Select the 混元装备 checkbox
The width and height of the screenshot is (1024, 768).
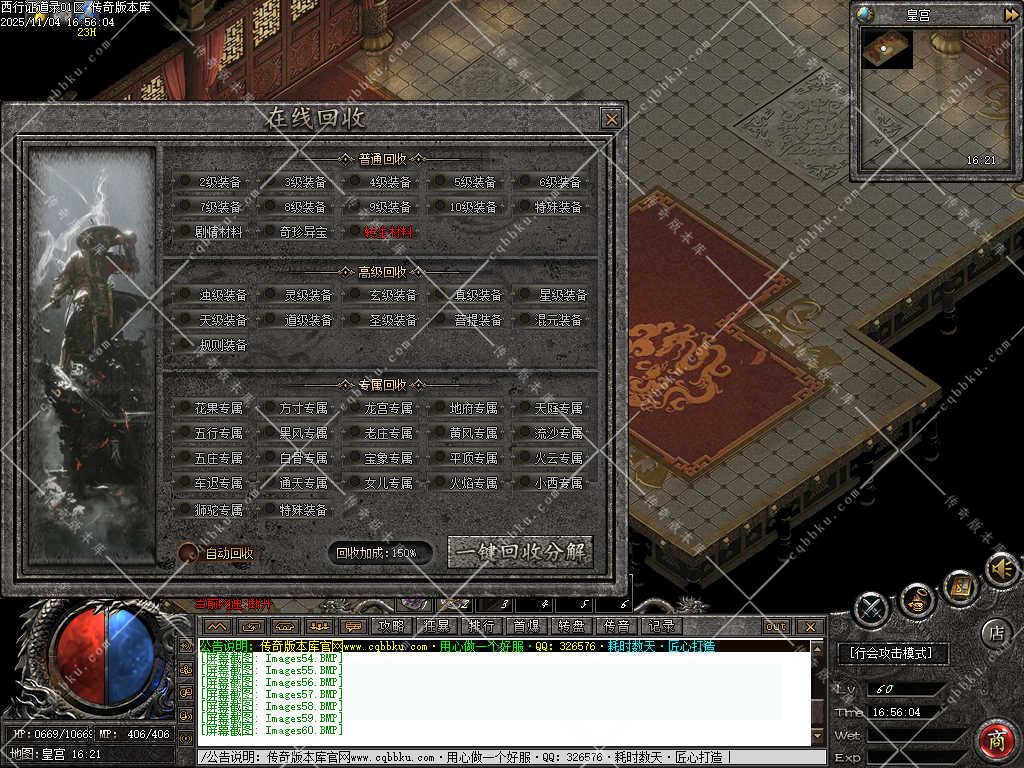(x=525, y=320)
